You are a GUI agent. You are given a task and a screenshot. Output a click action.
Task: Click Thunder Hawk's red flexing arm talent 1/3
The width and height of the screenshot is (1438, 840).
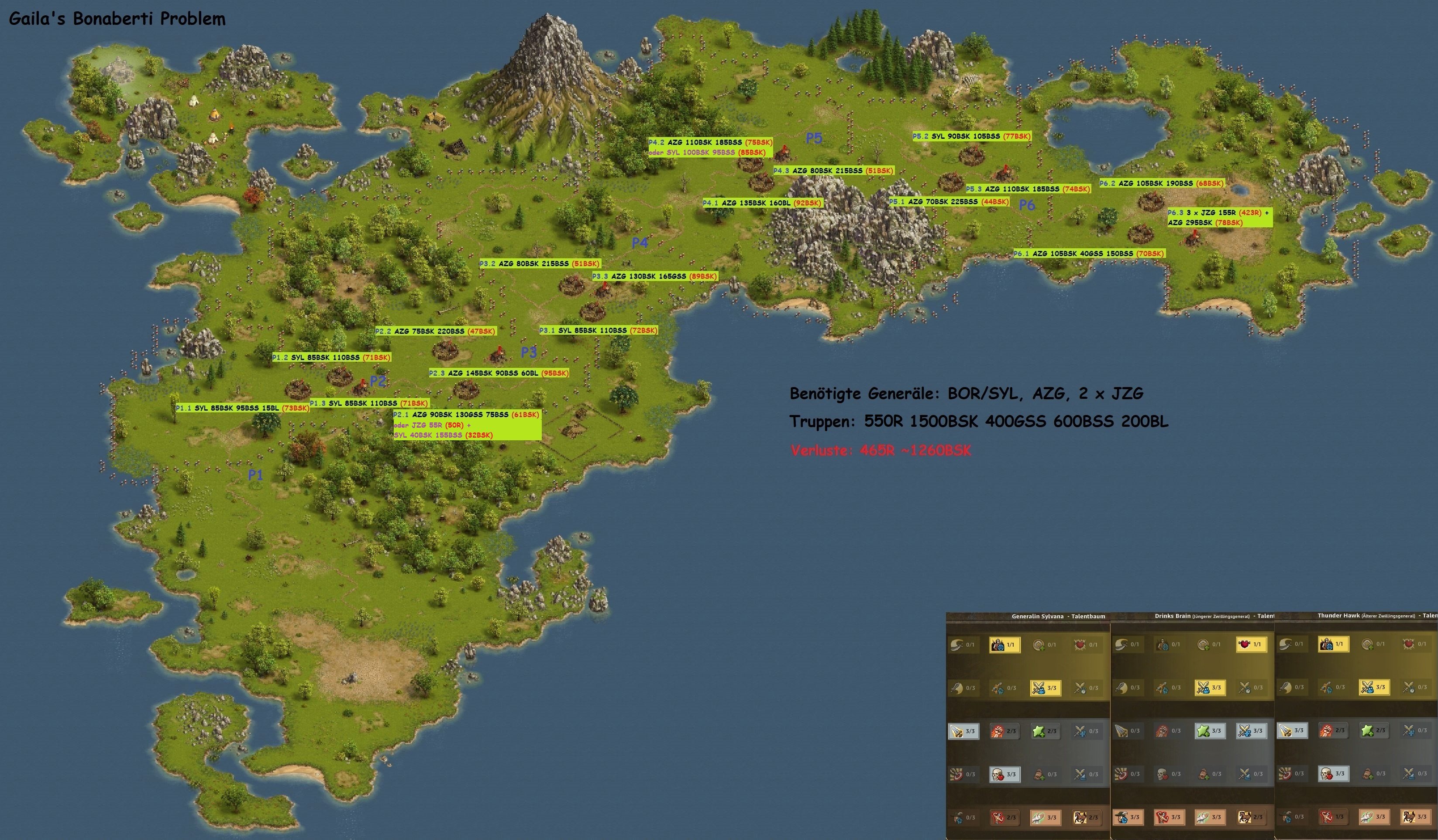click(1333, 816)
